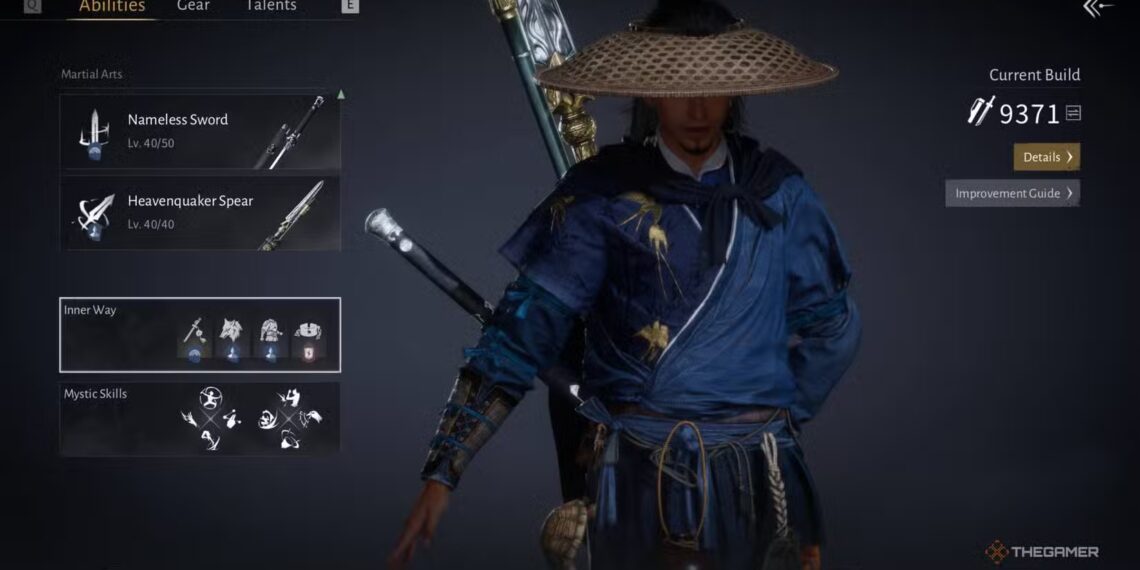Screen dimensions: 1140x570
Task: Click the Details button
Action: point(1046,157)
